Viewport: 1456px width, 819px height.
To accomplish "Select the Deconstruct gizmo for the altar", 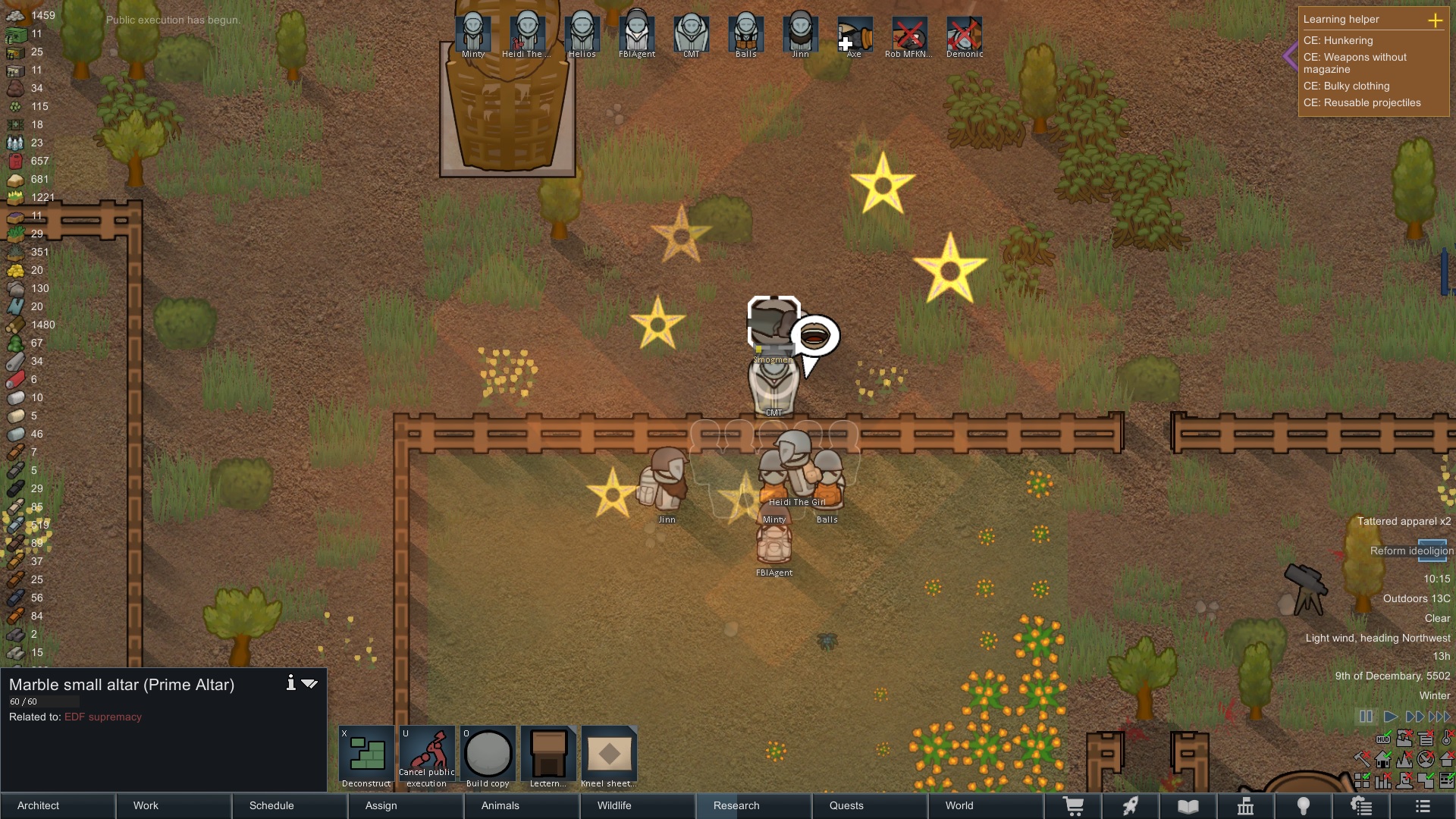I will [366, 755].
